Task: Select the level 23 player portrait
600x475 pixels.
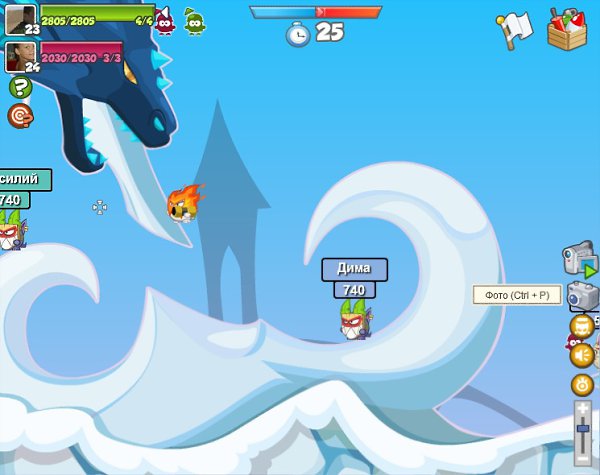Action: 20,19
